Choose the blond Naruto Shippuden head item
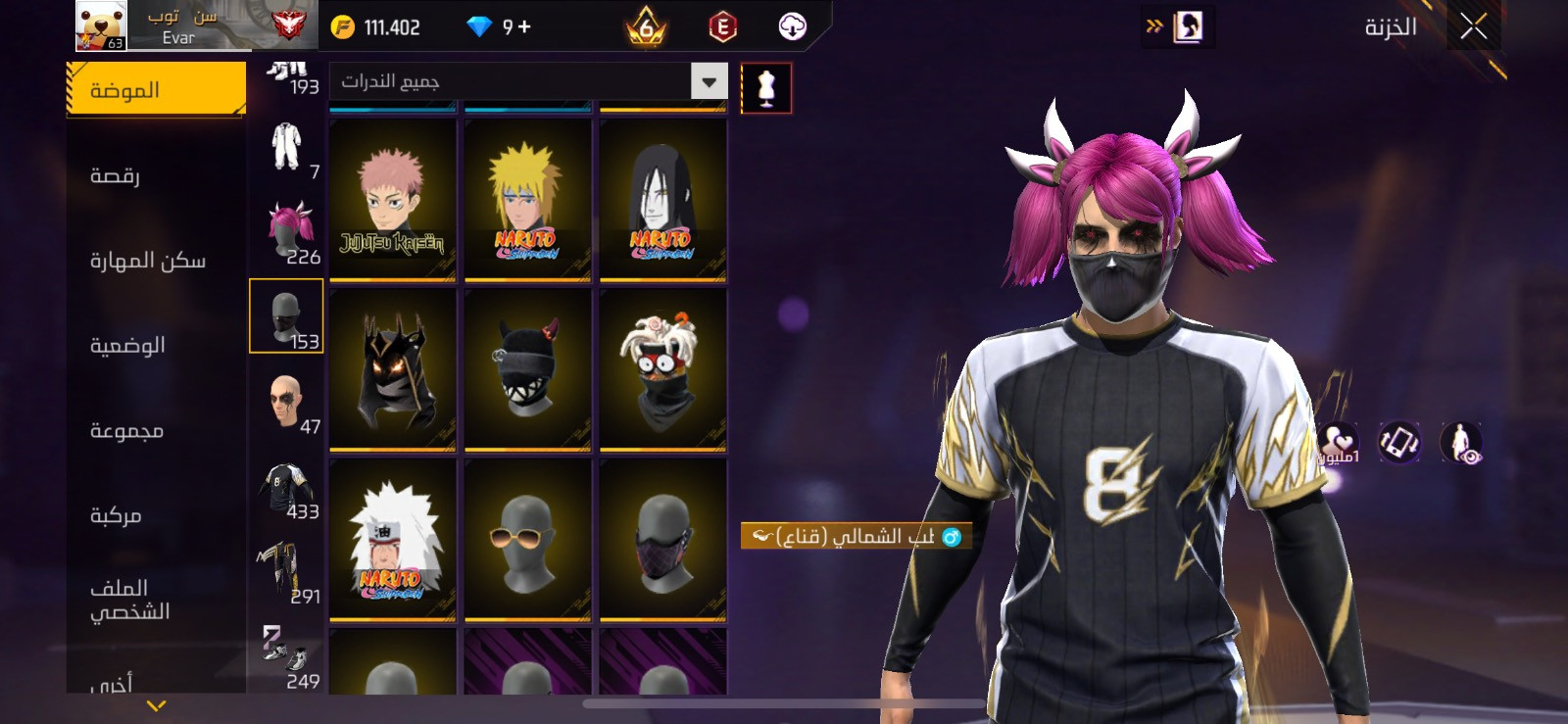Viewport: 1568px width, 724px height. coord(527,201)
